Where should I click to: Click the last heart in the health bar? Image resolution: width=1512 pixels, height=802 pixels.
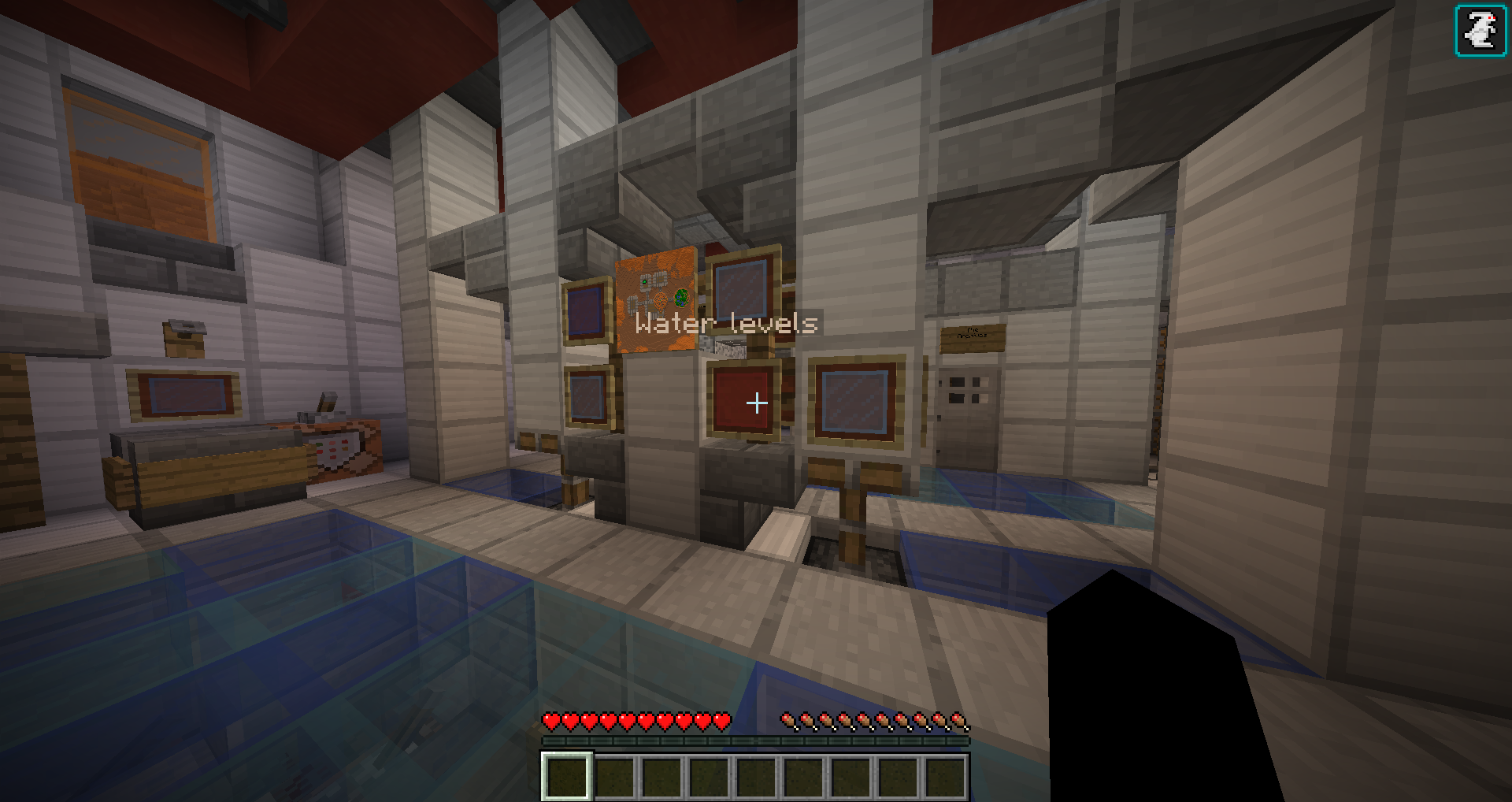pos(721,719)
